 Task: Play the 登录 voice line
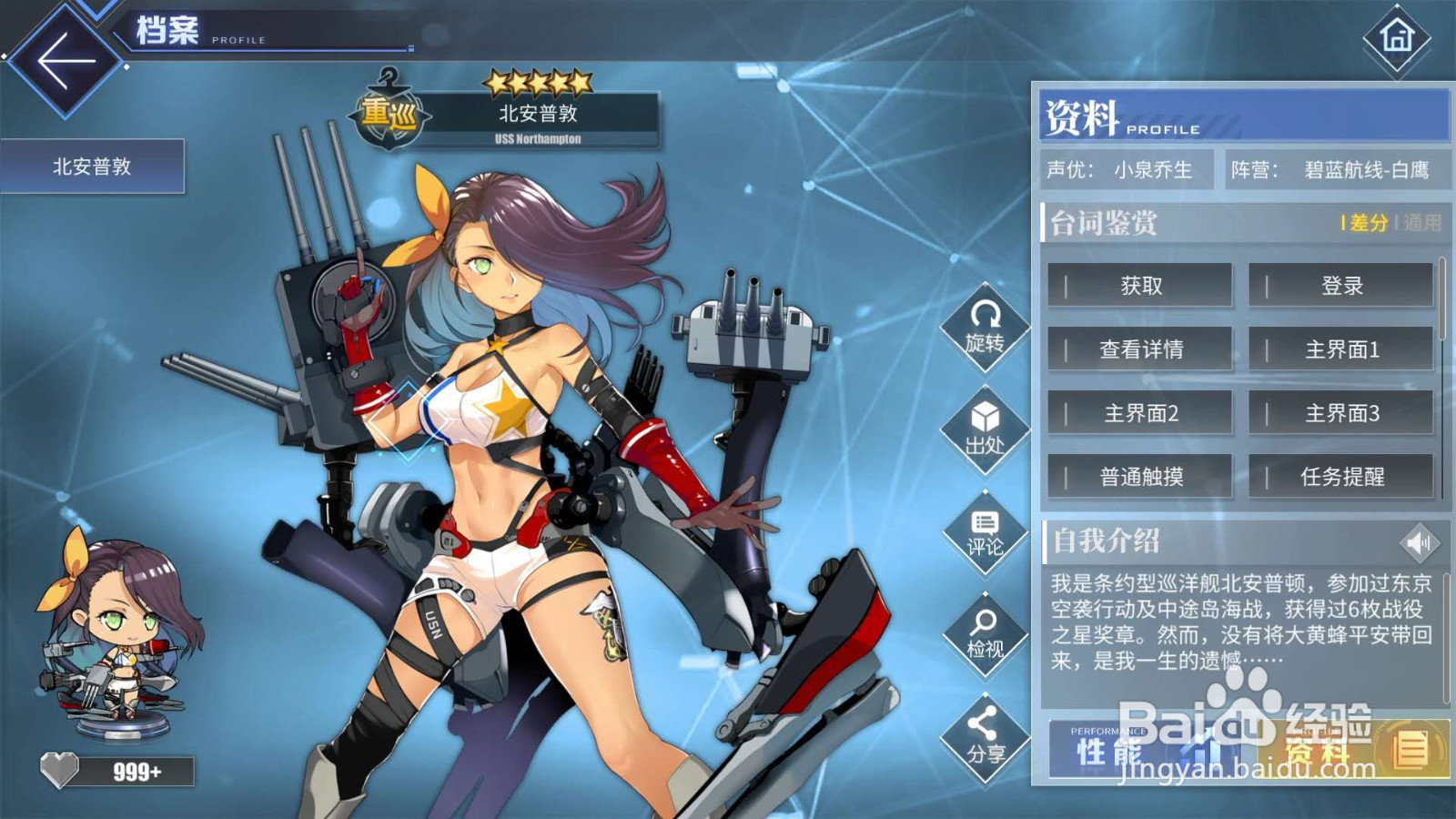(1341, 286)
